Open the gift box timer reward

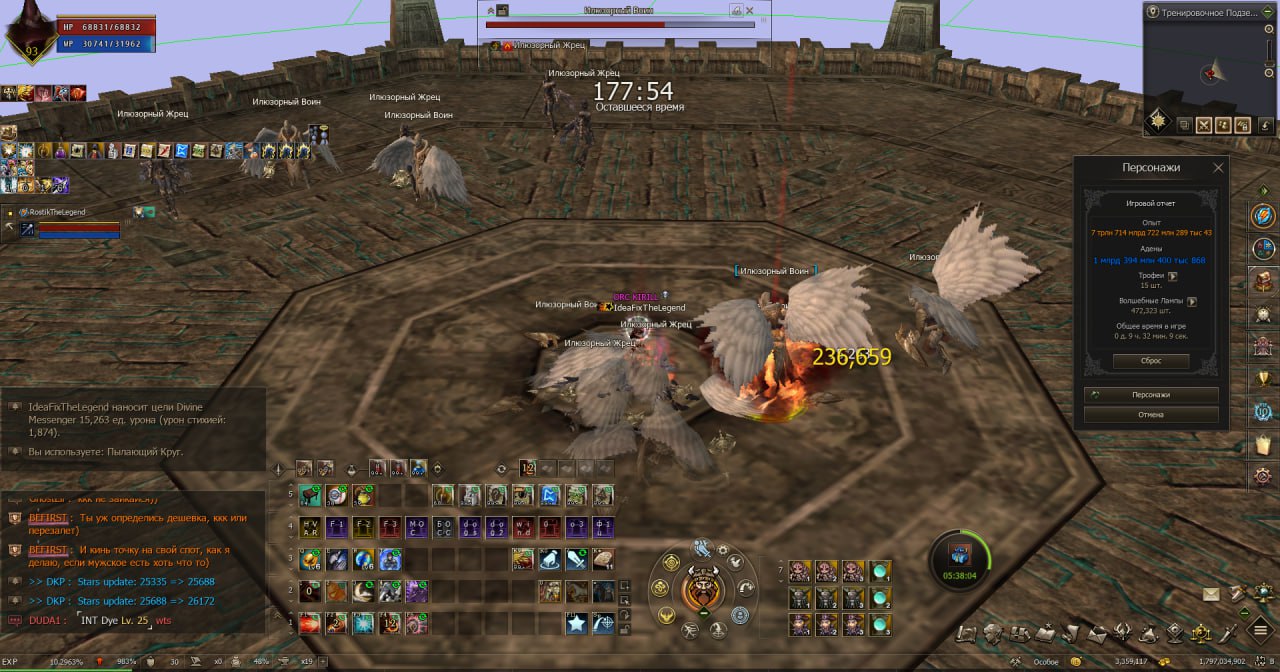pos(959,557)
